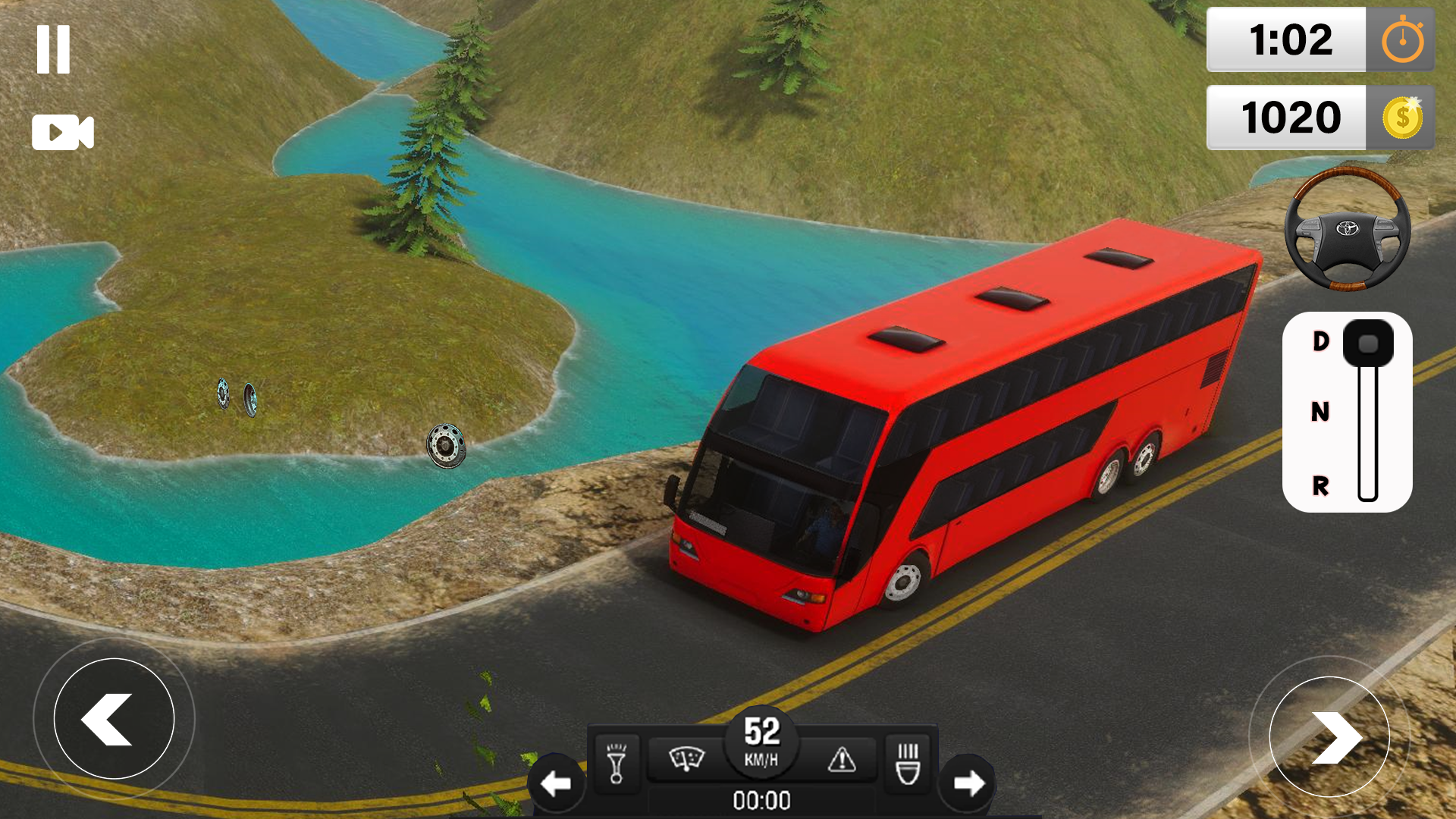The image size is (1456, 819).
Task: Pause the game with the pause icon
Action: [x=53, y=48]
